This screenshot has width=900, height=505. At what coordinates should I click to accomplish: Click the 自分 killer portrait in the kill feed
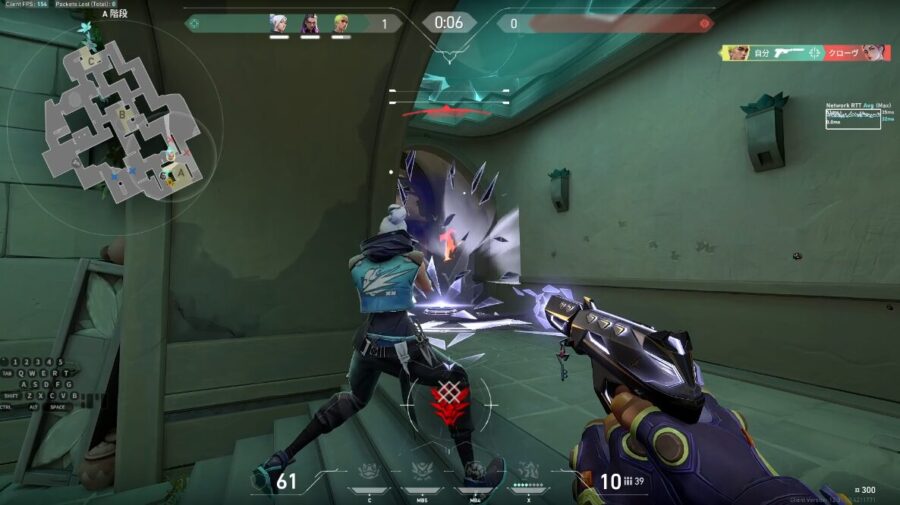coord(738,52)
